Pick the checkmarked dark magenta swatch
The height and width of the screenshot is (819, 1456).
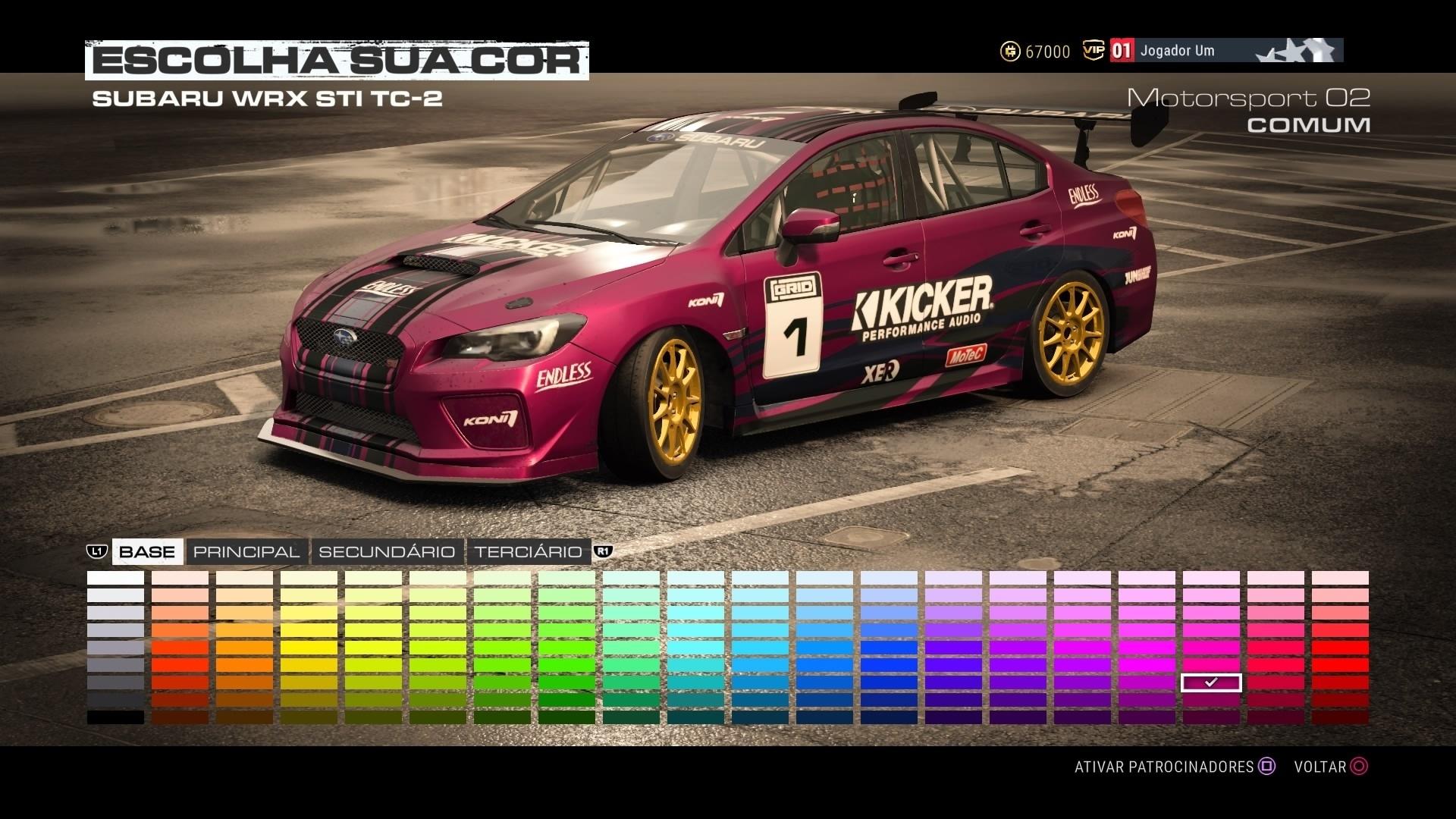(x=1211, y=682)
